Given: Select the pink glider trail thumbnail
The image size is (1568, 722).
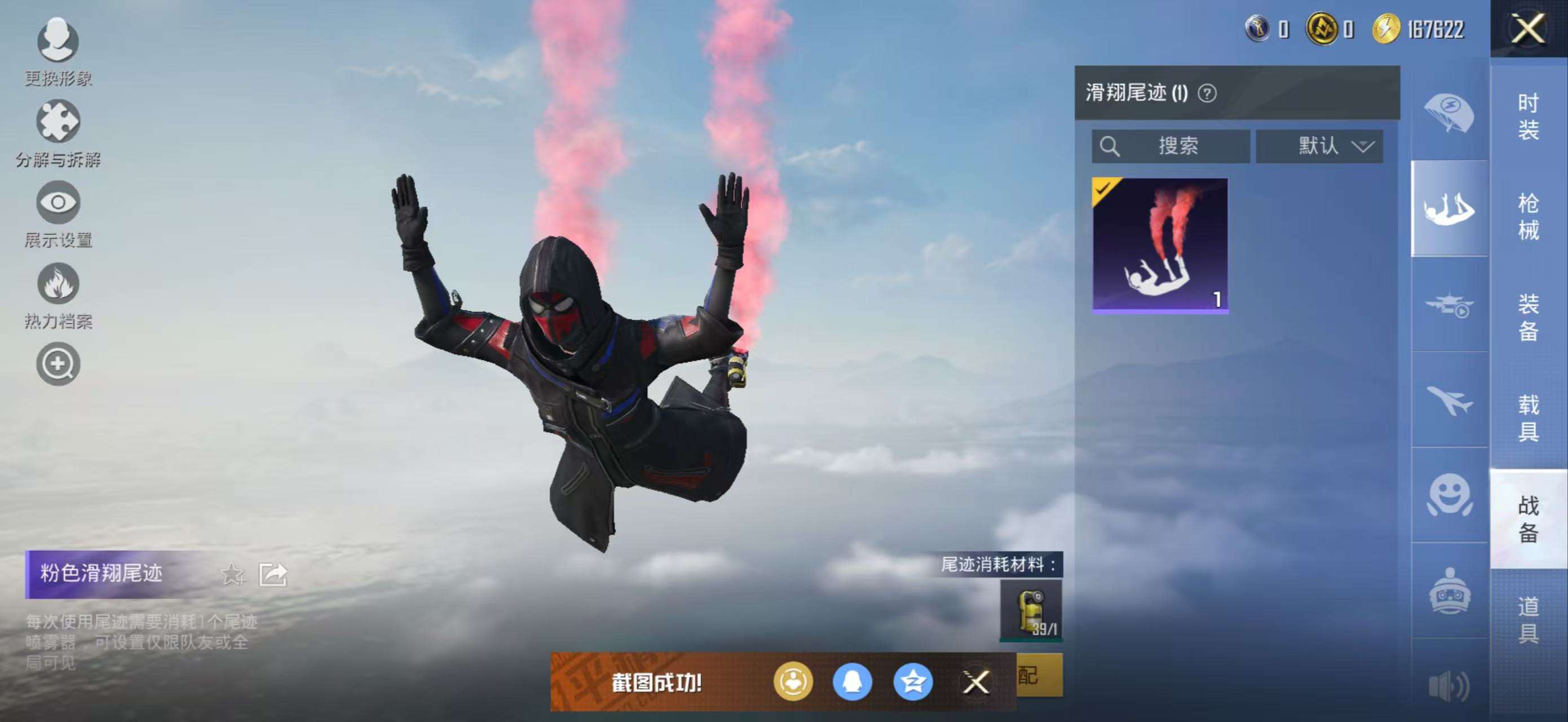Looking at the screenshot, I should pos(1160,245).
